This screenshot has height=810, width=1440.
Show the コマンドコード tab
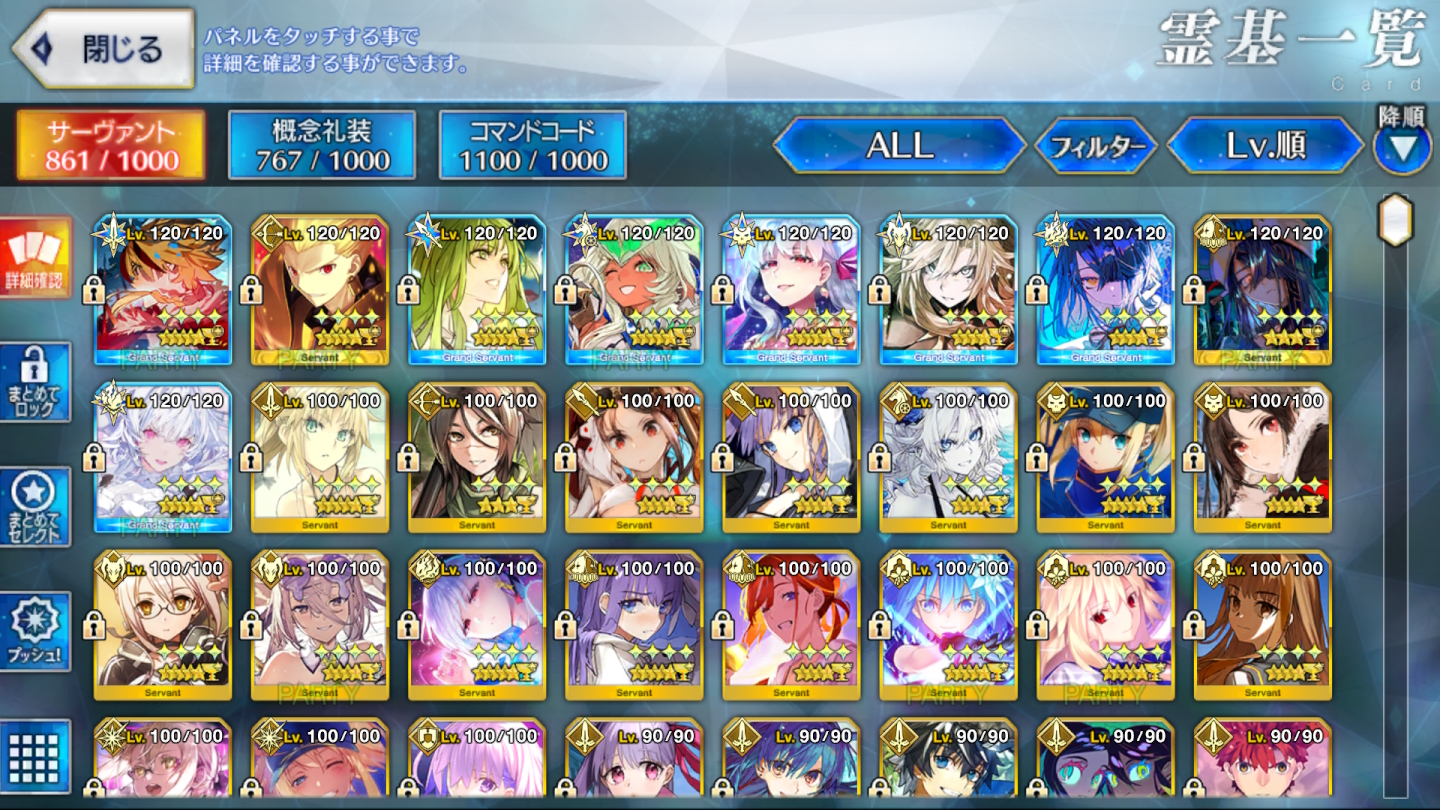[x=532, y=145]
